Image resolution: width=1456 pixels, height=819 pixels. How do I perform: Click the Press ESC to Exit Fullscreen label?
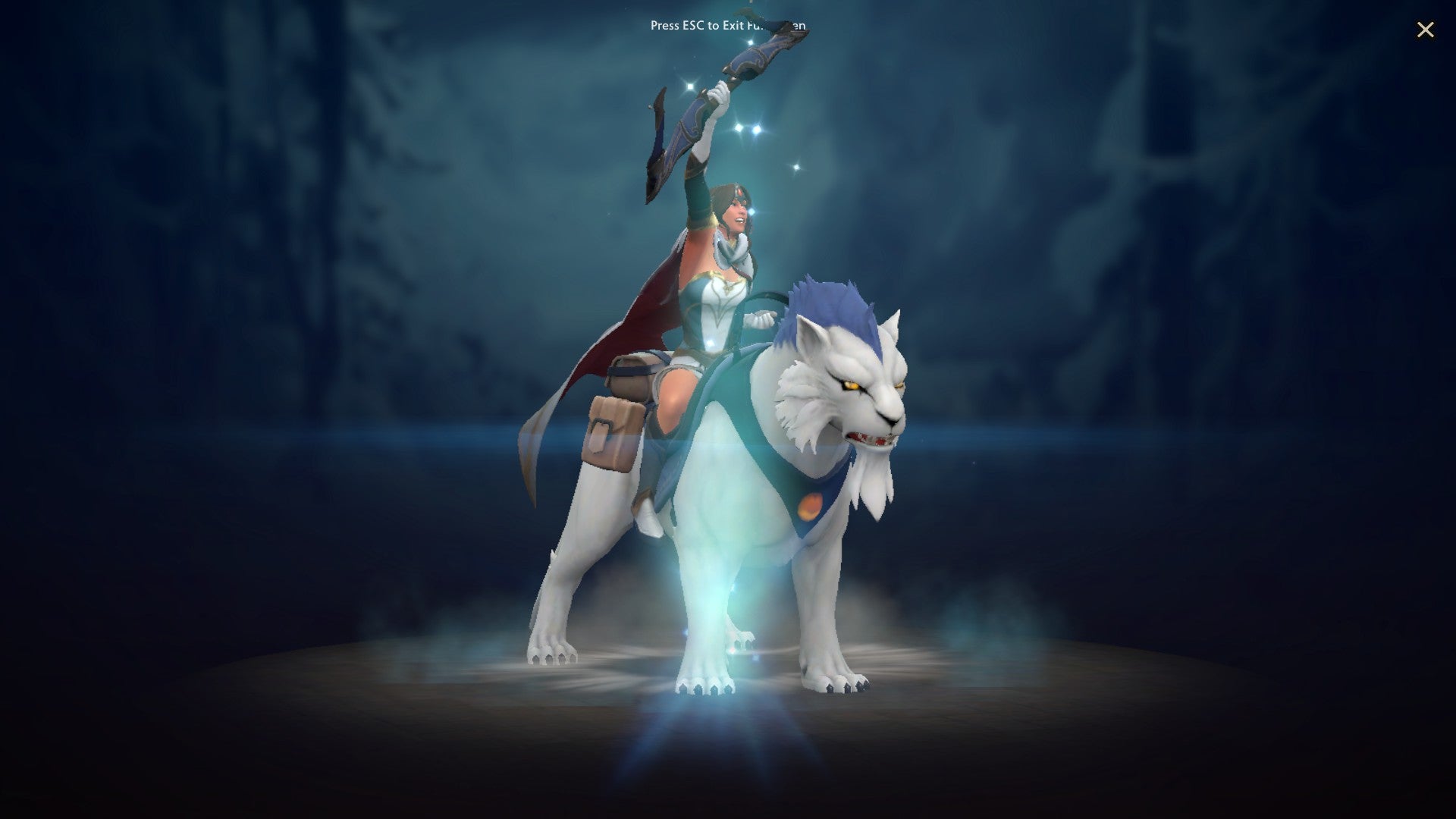coord(728,25)
